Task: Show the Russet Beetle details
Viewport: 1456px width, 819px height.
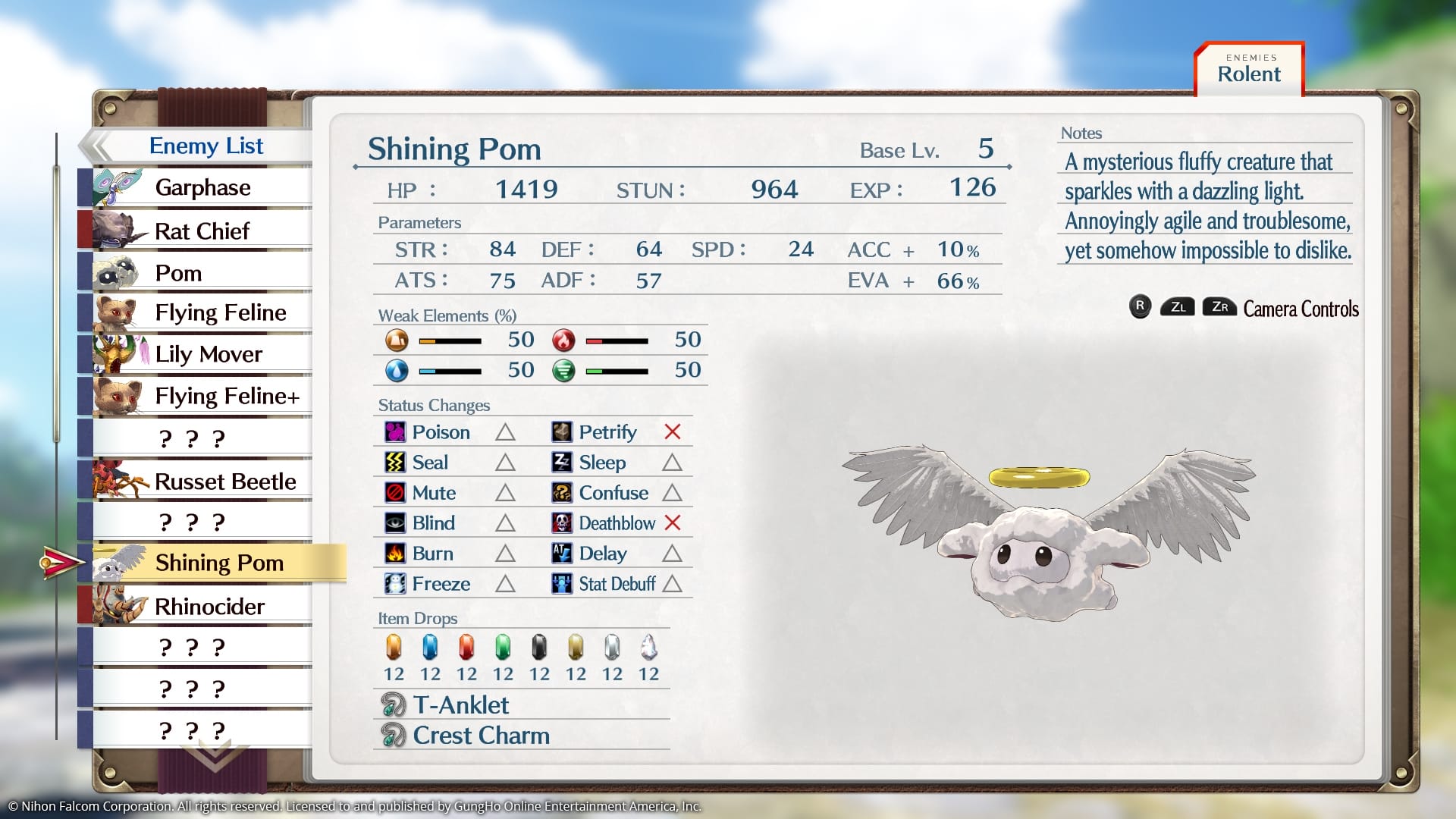Action: pyautogui.click(x=224, y=482)
